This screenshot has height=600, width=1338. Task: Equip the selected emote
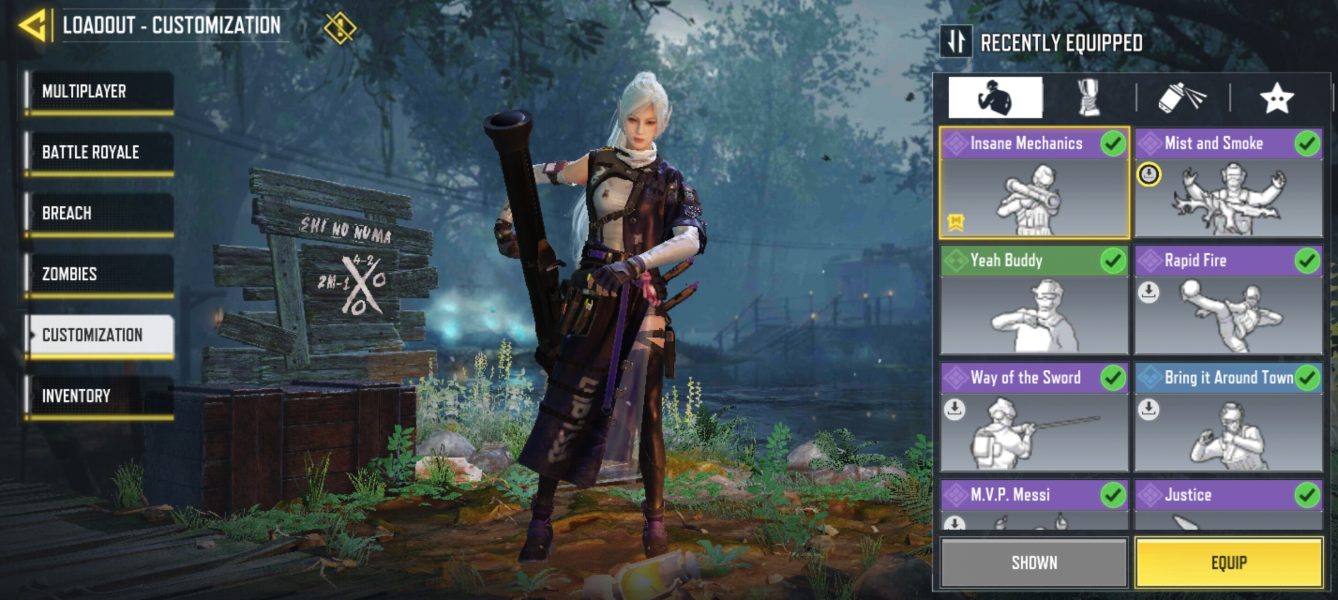pyautogui.click(x=1228, y=562)
